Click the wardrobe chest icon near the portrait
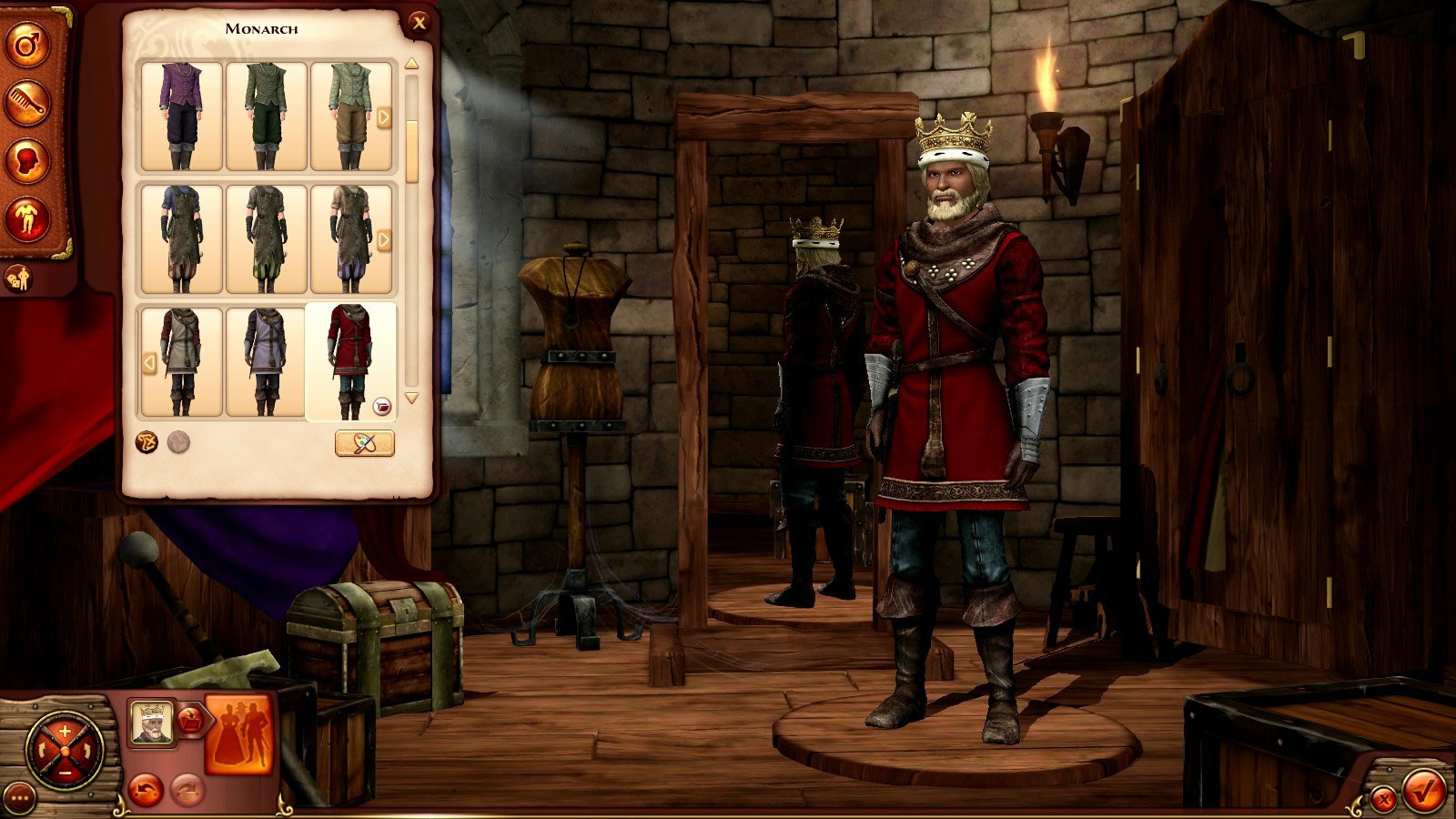The width and height of the screenshot is (1456, 819). click(x=189, y=719)
